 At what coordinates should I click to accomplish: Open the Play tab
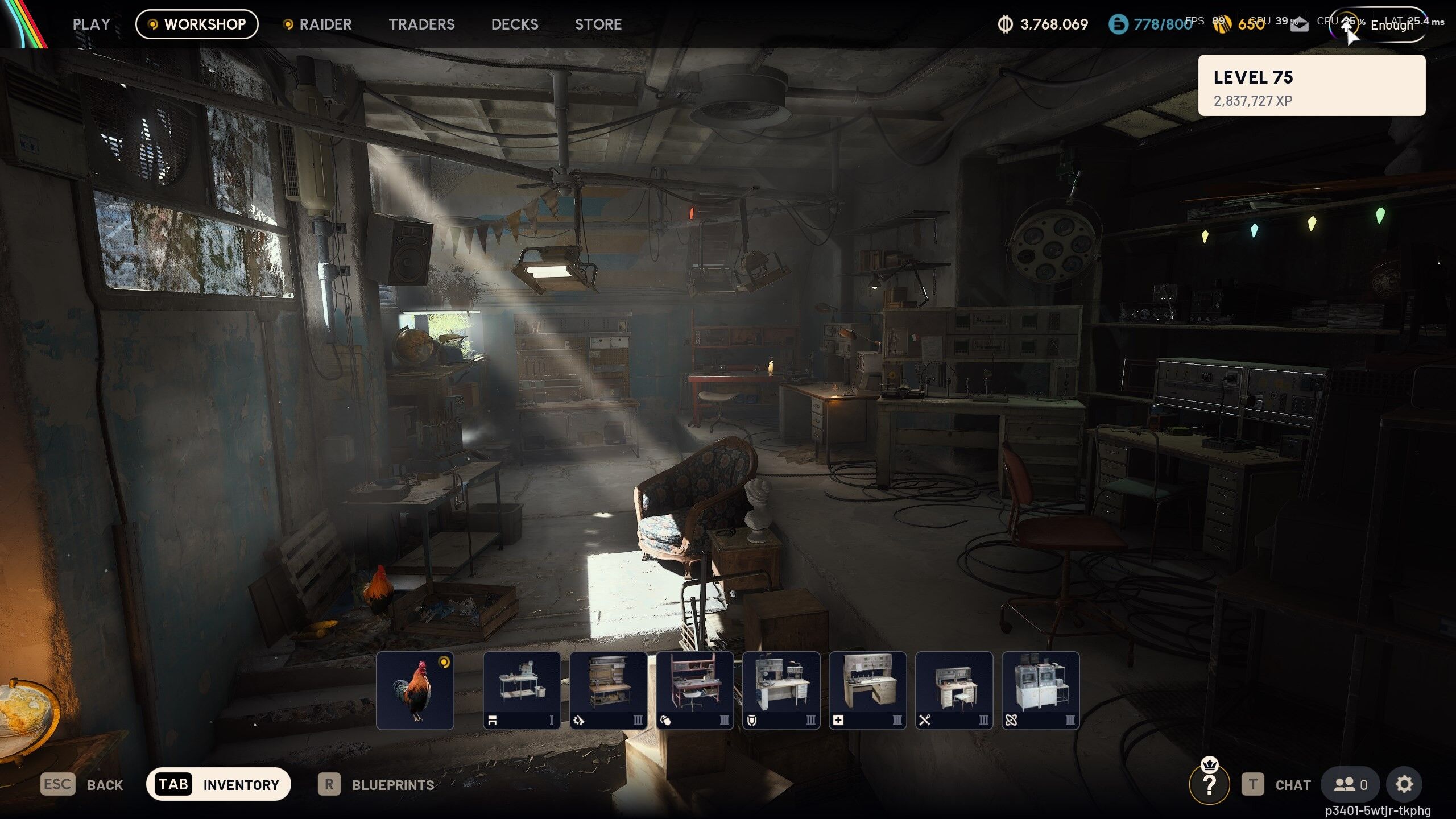click(x=91, y=24)
